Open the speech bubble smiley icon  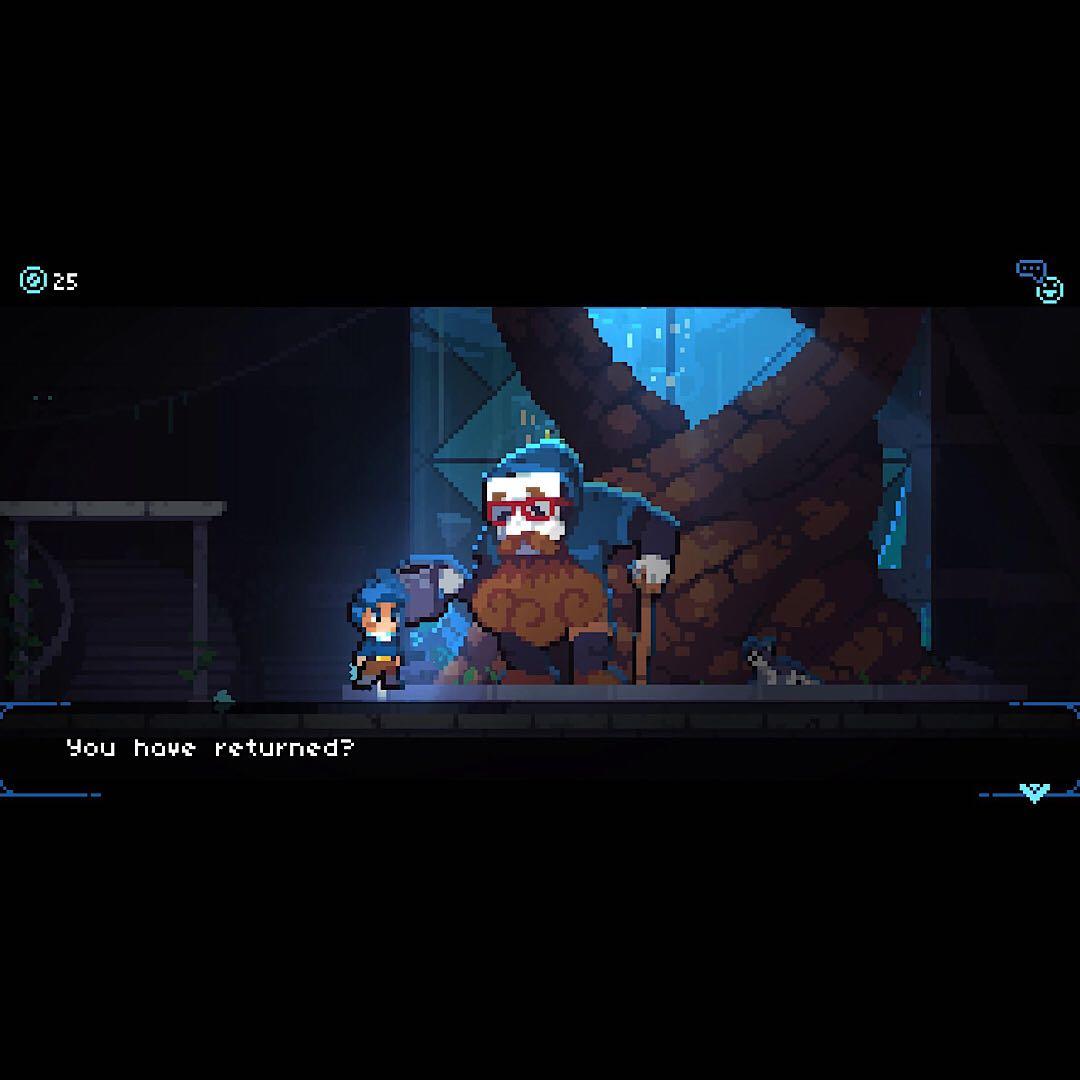[x=1039, y=281]
